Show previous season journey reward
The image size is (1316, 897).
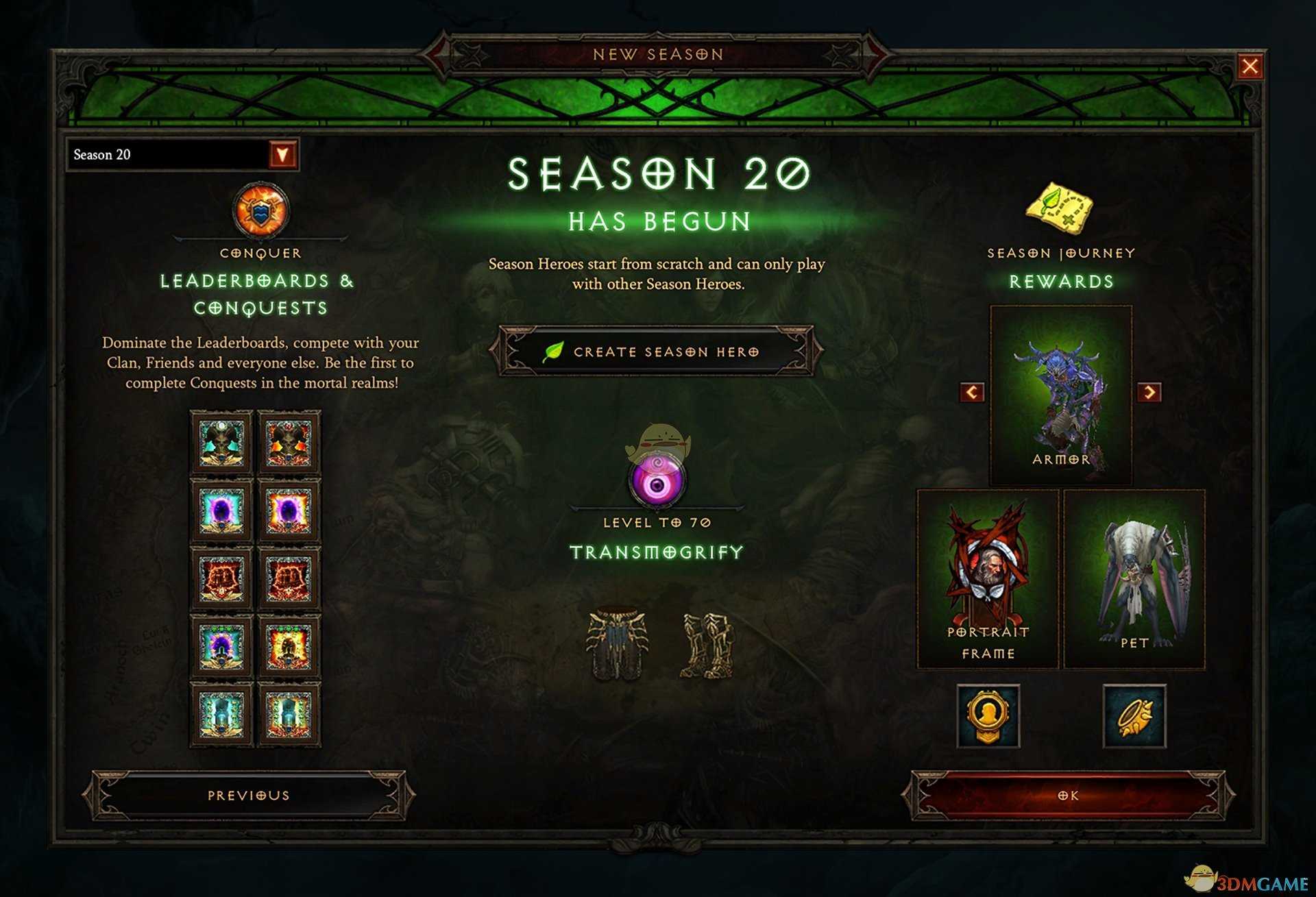pos(972,392)
